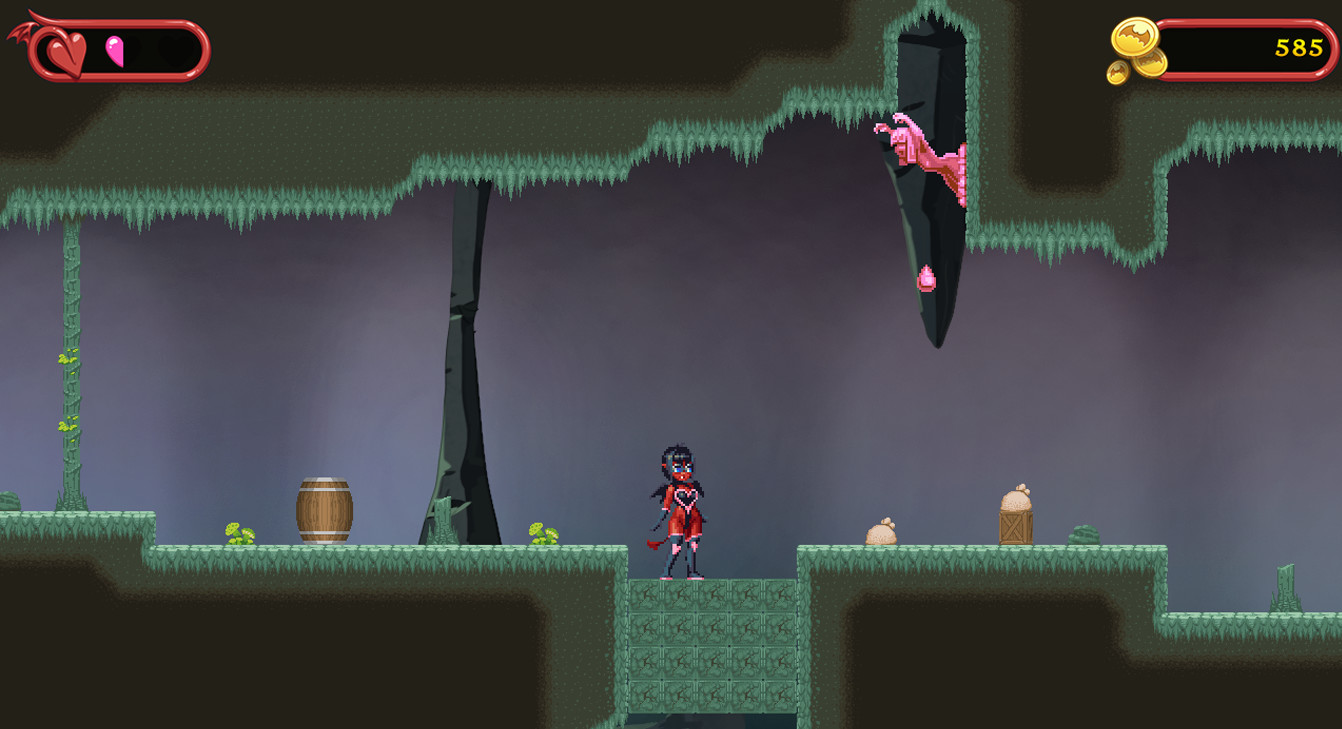Select the green plant left of the barrel

tap(238, 534)
